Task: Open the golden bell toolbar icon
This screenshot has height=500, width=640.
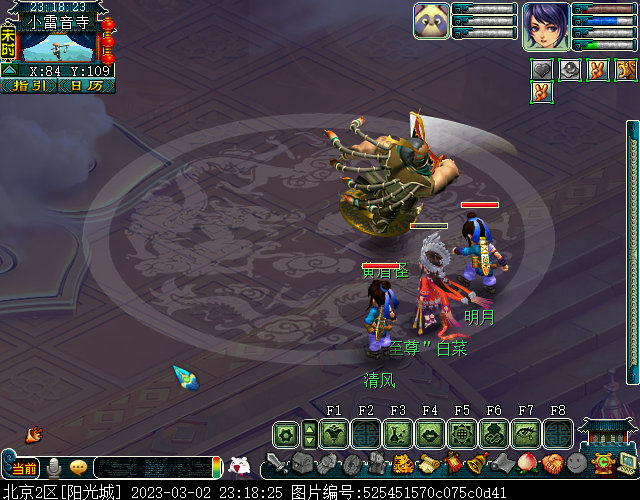Action: (476, 463)
